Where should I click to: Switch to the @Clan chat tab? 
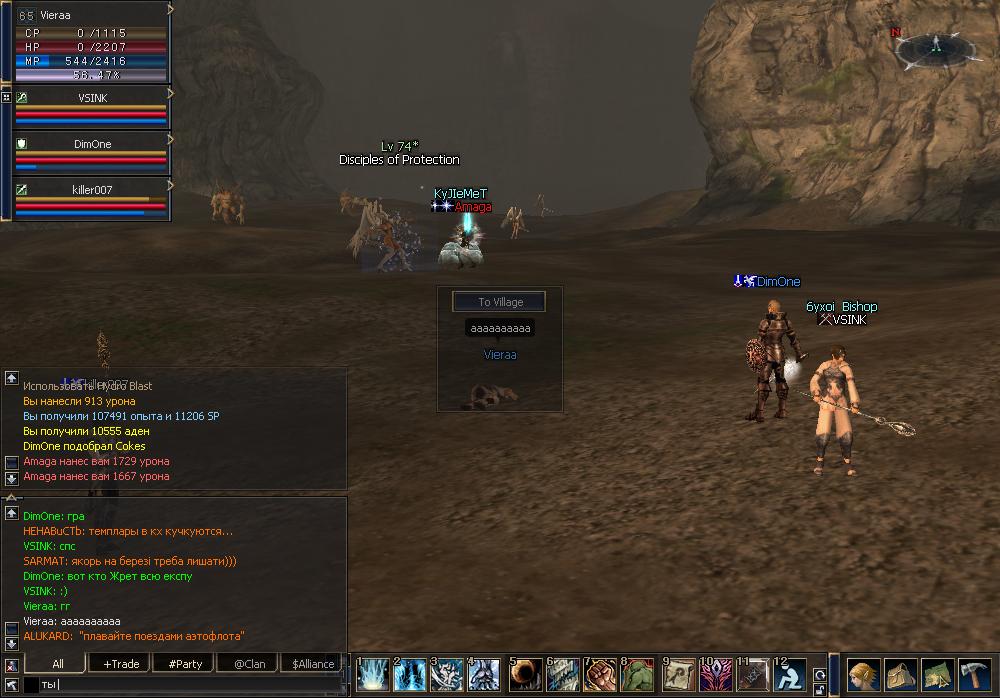click(249, 663)
